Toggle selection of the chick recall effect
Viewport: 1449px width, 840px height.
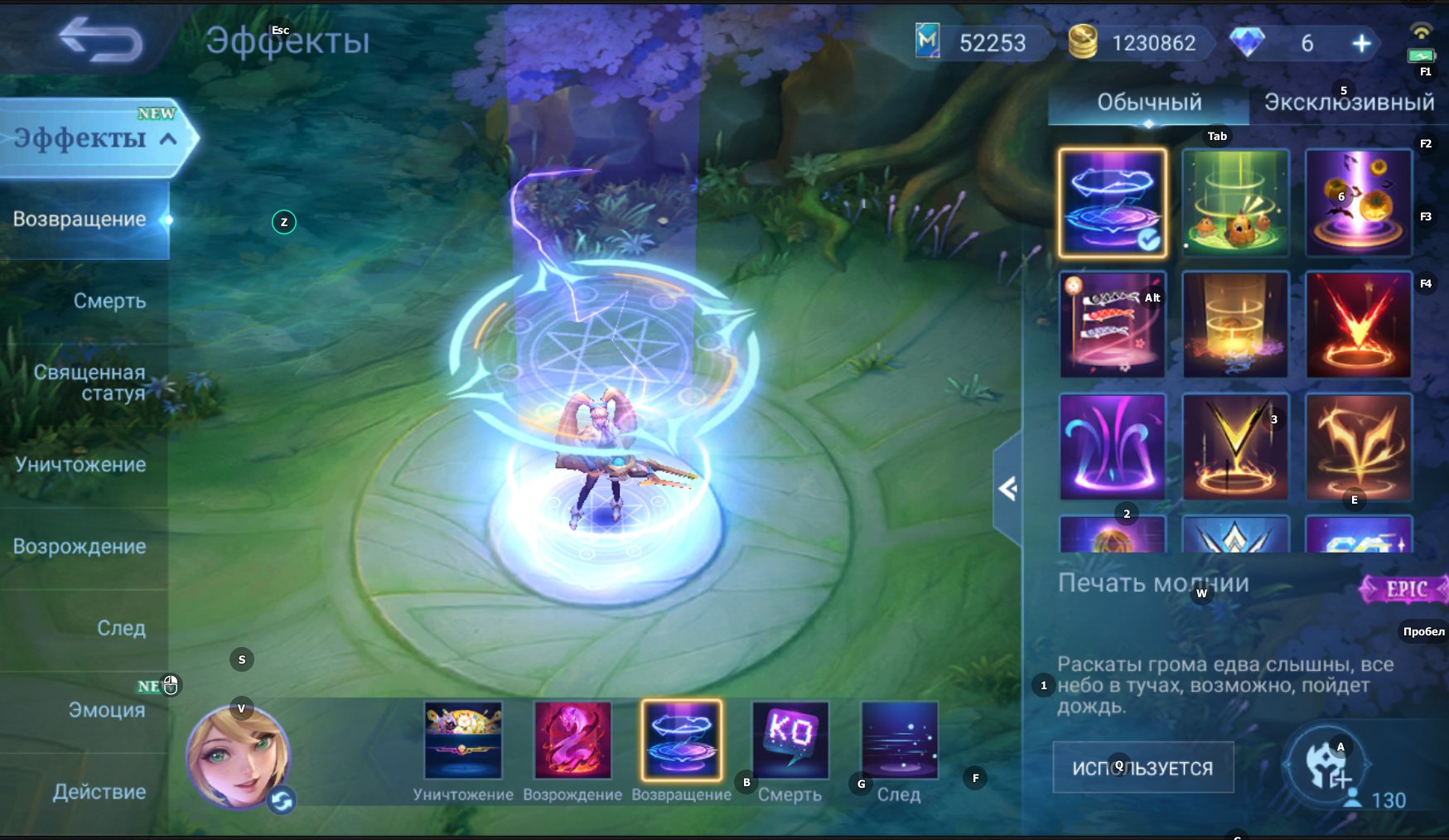coord(1235,201)
